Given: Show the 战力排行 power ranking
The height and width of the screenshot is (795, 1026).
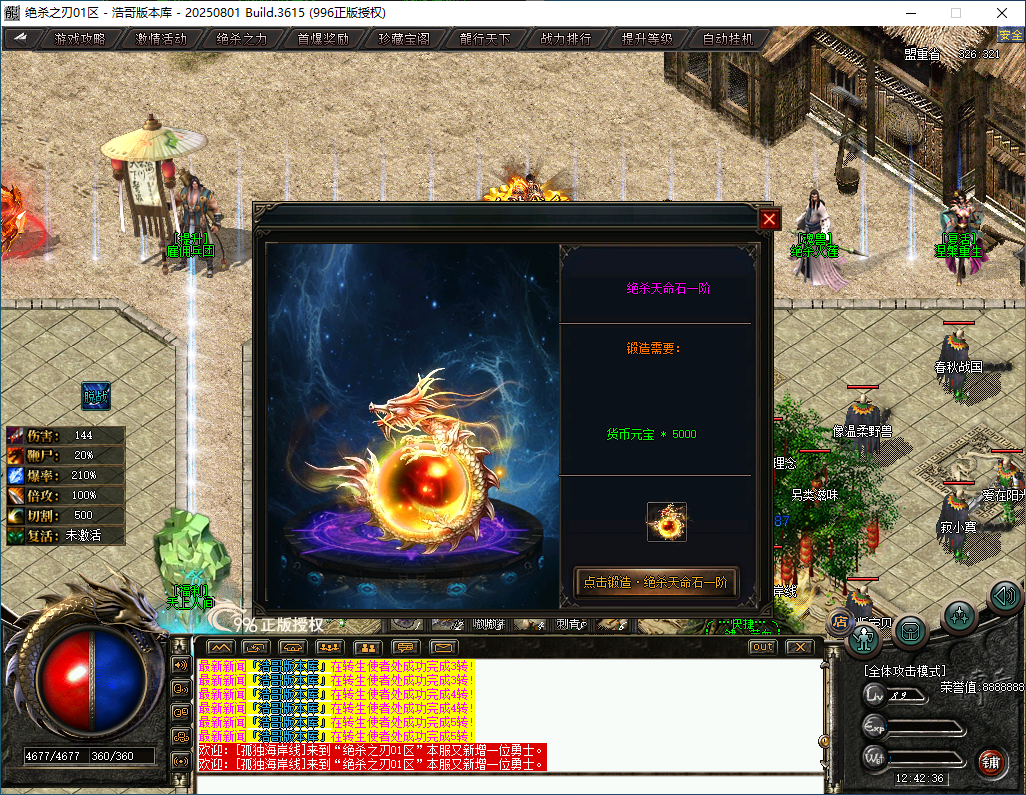Looking at the screenshot, I should [566, 39].
